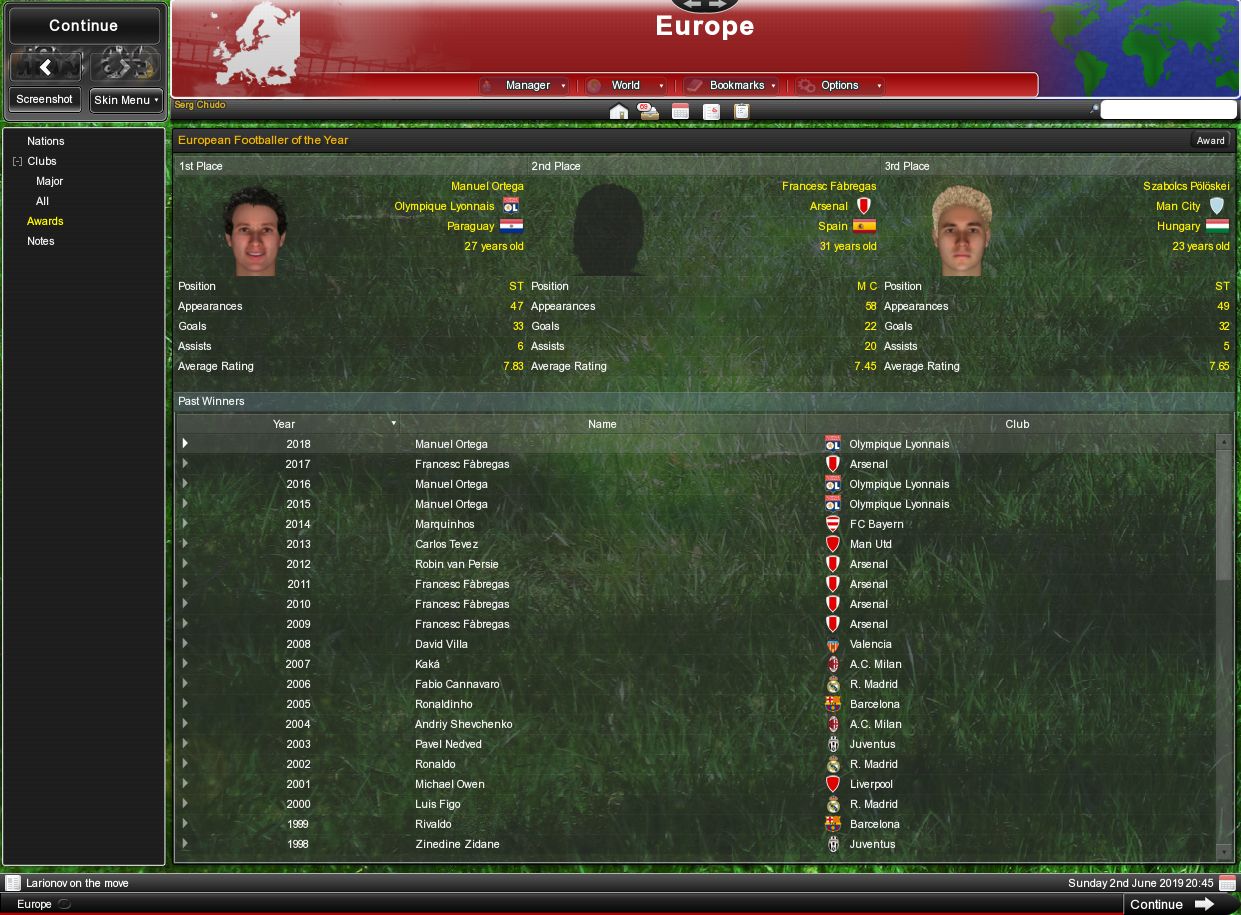
Task: Click in the search input field
Action: pos(1168,110)
